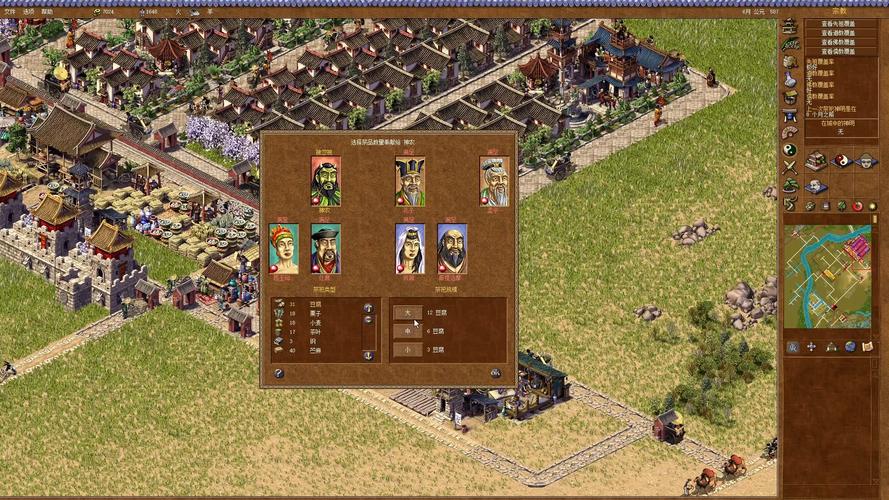Choose the grey-bearded hero in tall black headdress
Image resolution: width=889 pixels, height=500 pixels.
409,181
